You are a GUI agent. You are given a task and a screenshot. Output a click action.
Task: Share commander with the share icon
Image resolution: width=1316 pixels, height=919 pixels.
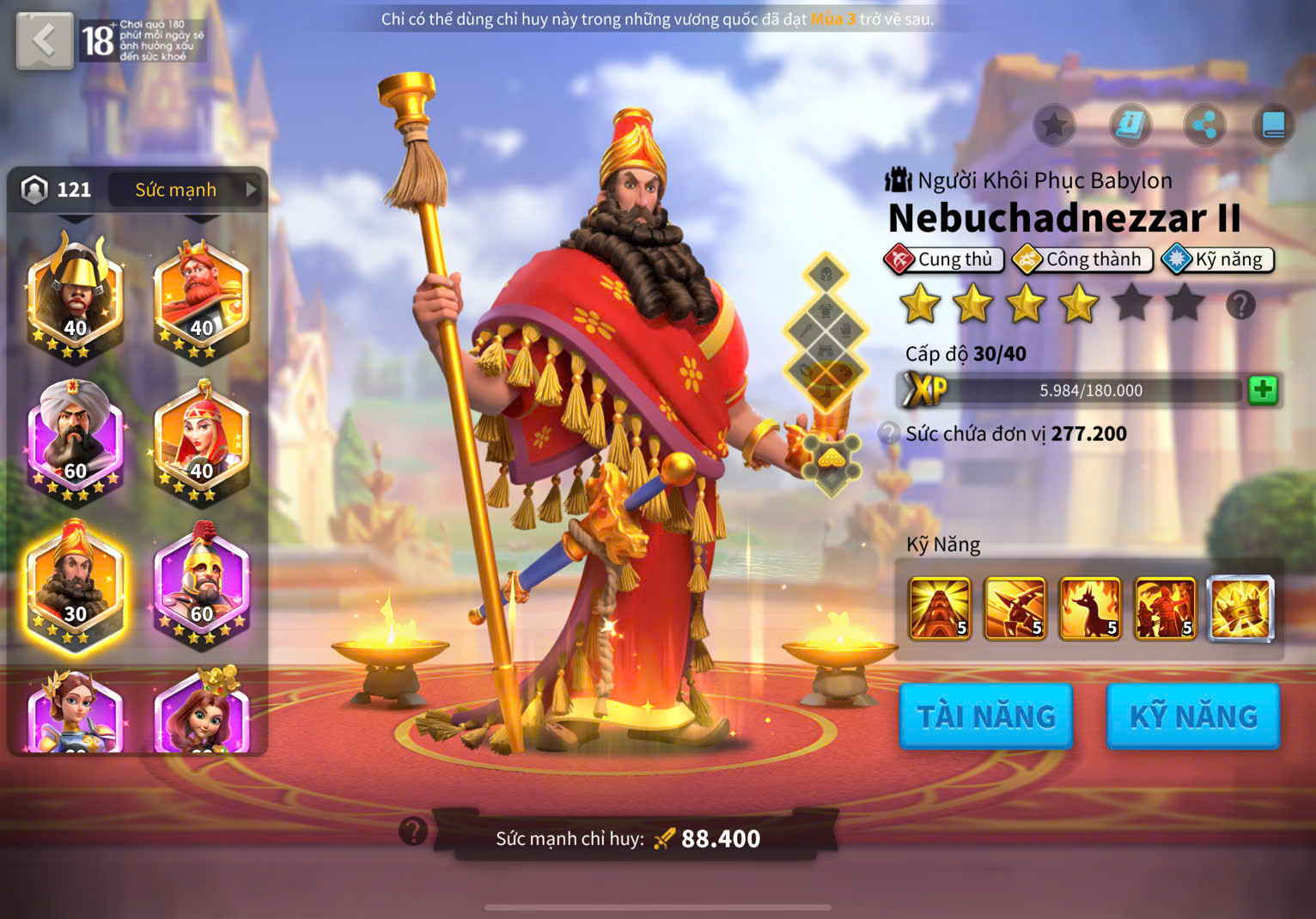coord(1204,126)
